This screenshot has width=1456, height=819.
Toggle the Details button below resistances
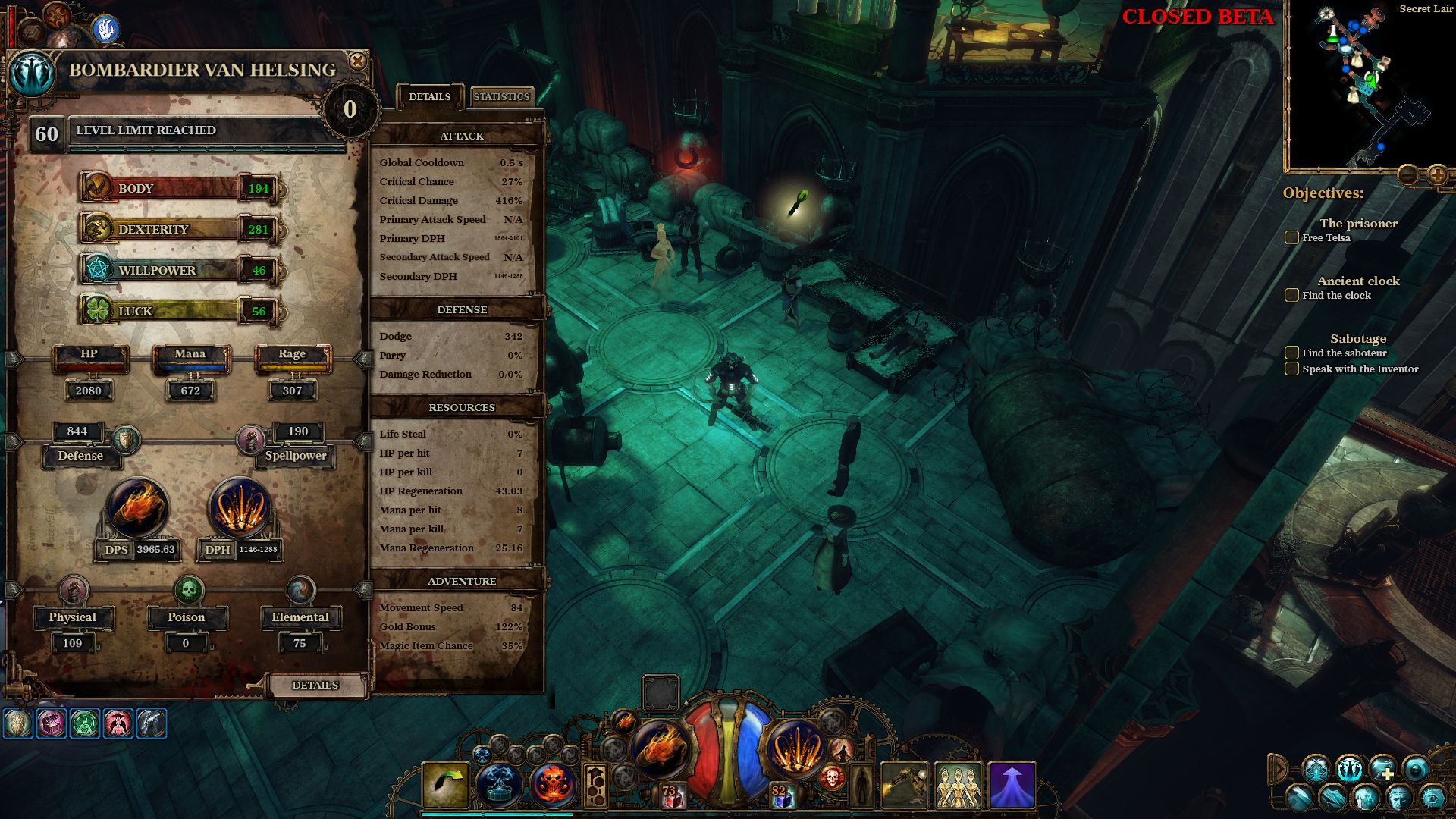(315, 685)
